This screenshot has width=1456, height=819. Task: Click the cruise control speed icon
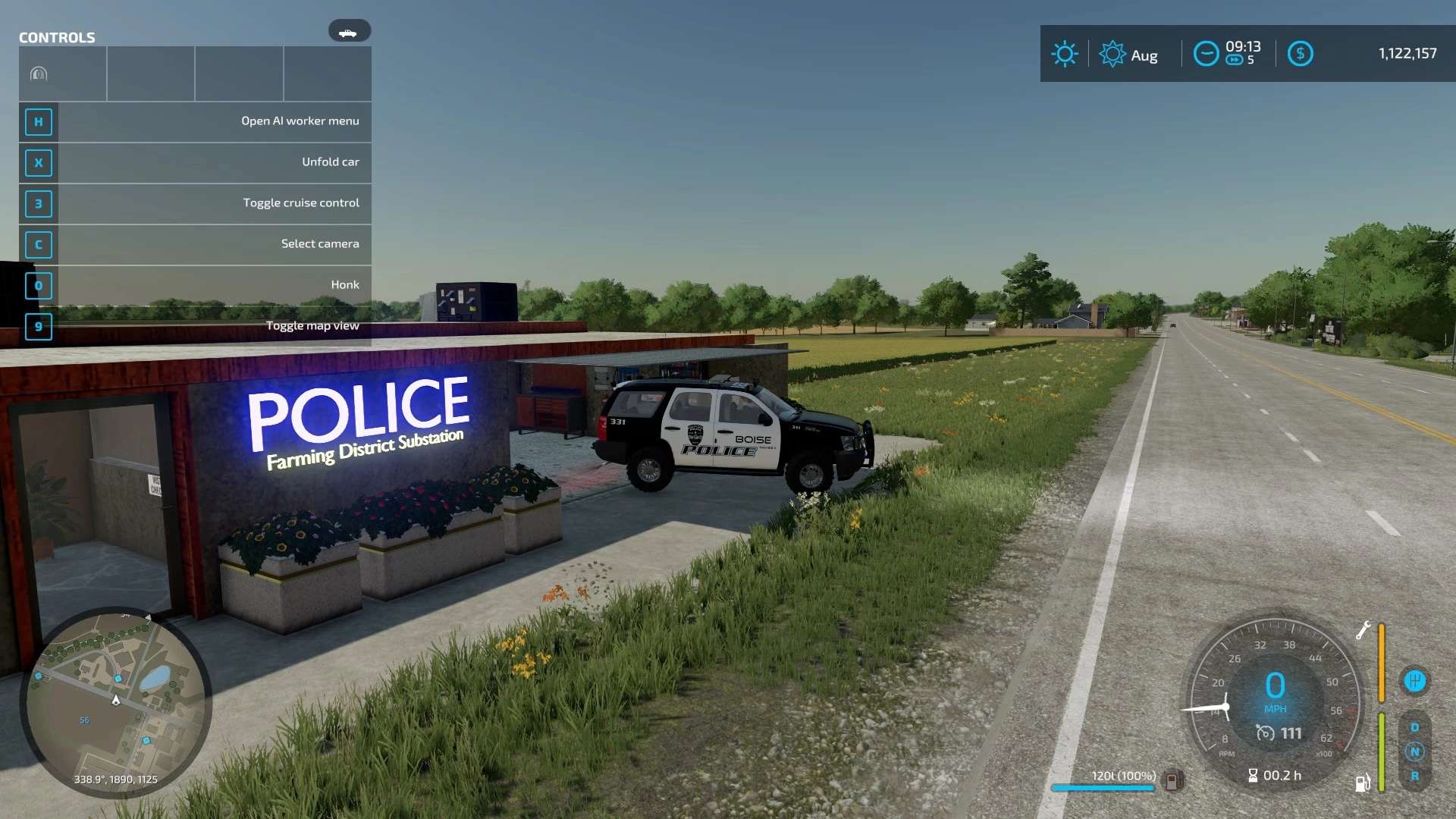pyautogui.click(x=1265, y=733)
